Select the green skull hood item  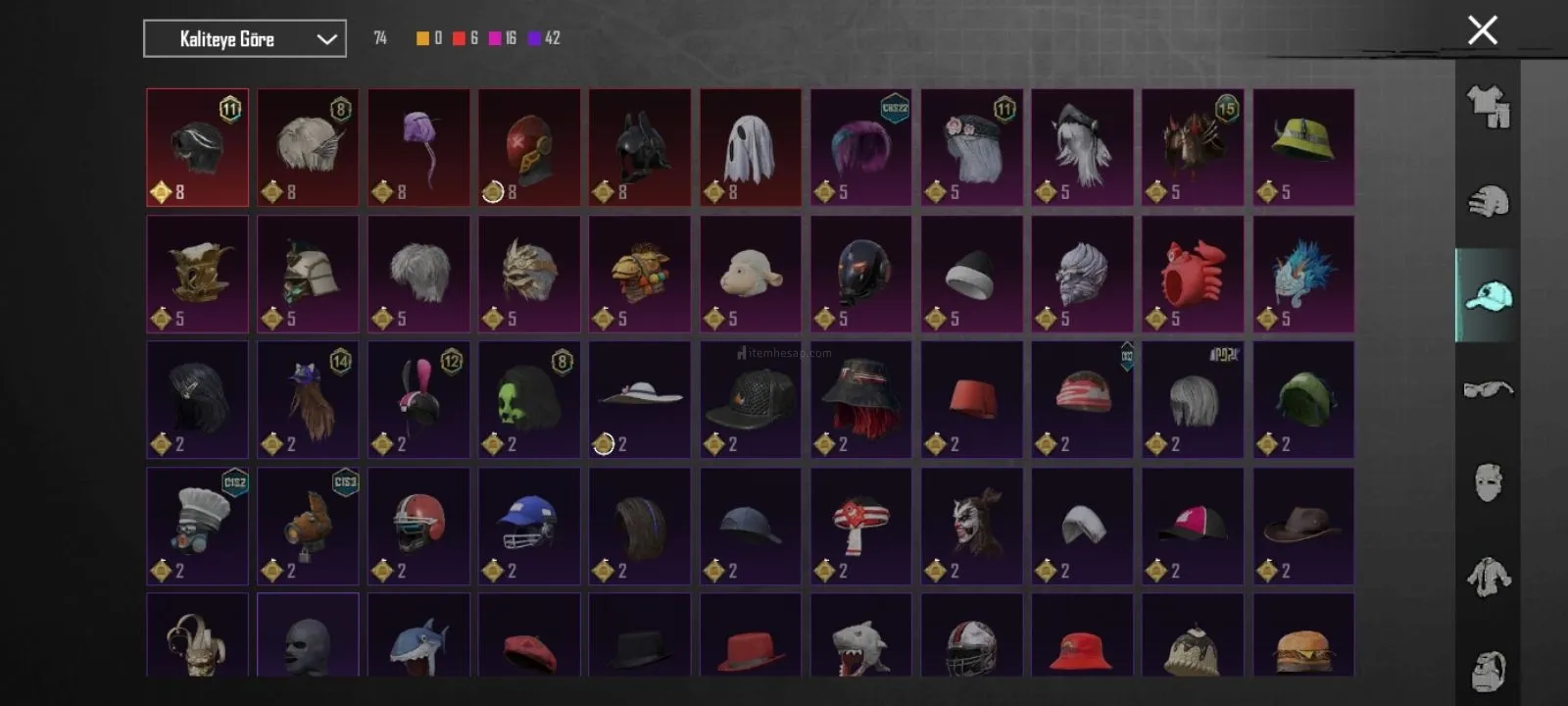click(529, 399)
